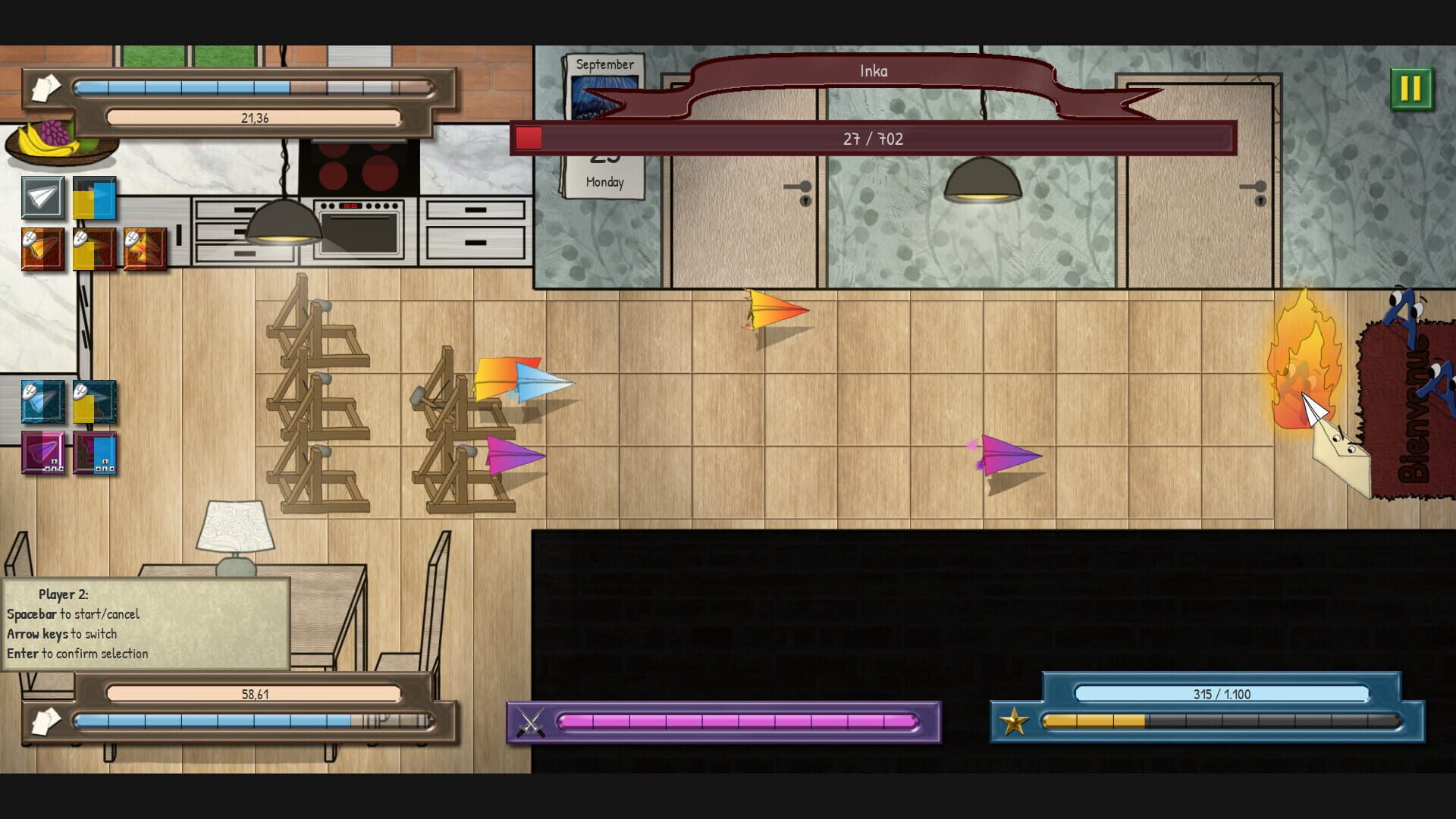Click the crossed swords icon on purple bar
Image resolution: width=1456 pixels, height=819 pixels.
[531, 723]
